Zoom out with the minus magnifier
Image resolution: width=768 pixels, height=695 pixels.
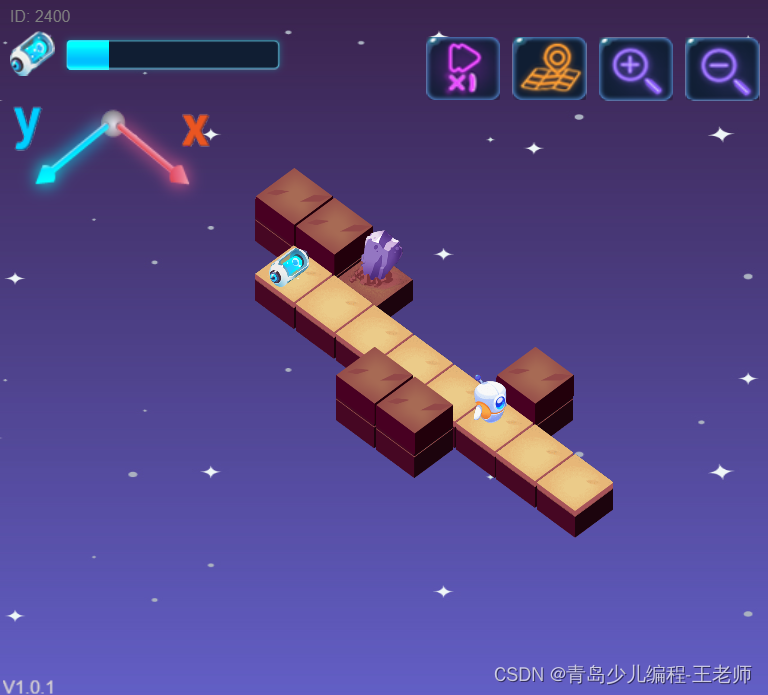tap(722, 69)
